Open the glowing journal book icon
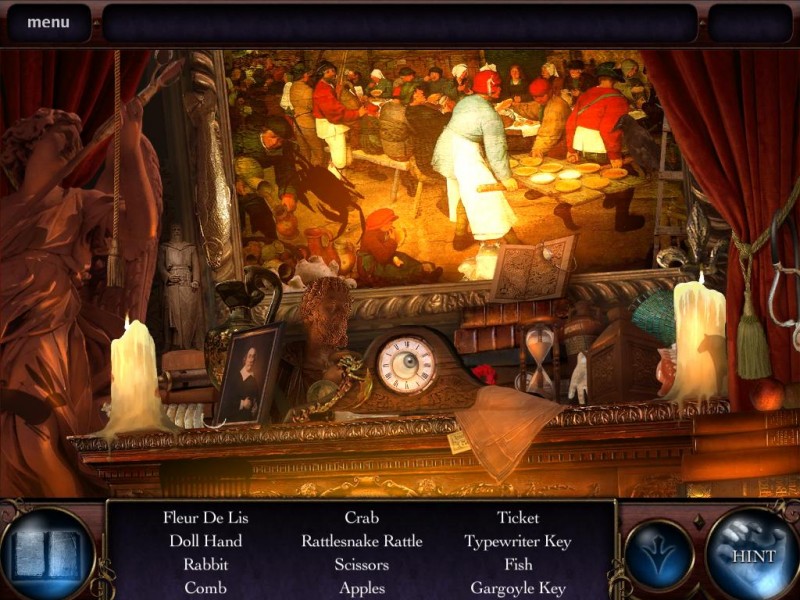This screenshot has height=600, width=800. (46, 553)
